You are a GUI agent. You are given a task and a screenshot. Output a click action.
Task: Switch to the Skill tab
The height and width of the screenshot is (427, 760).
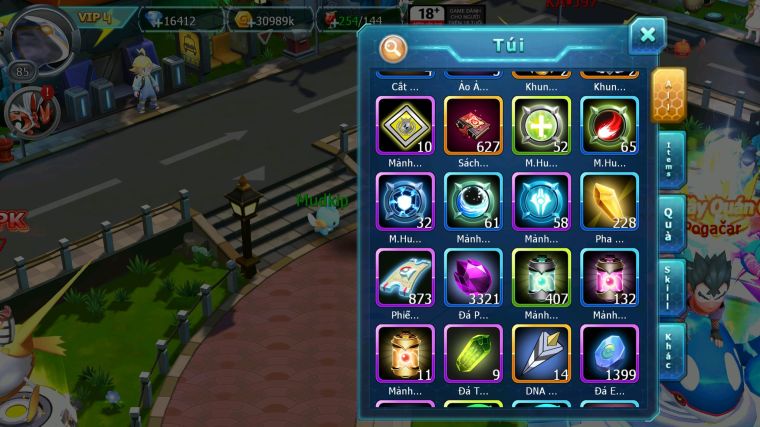tap(670, 288)
